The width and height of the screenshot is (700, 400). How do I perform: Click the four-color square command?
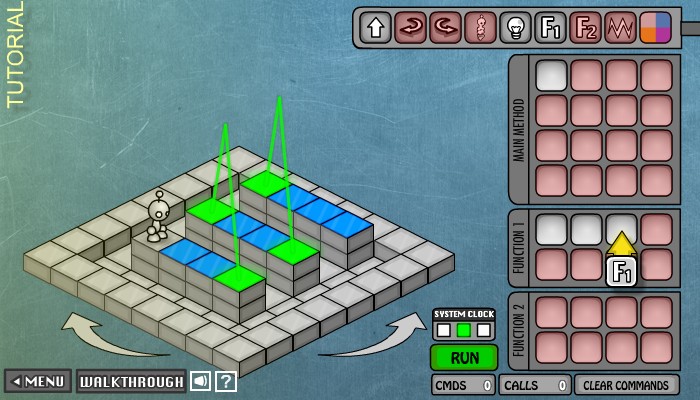pyautogui.click(x=656, y=27)
